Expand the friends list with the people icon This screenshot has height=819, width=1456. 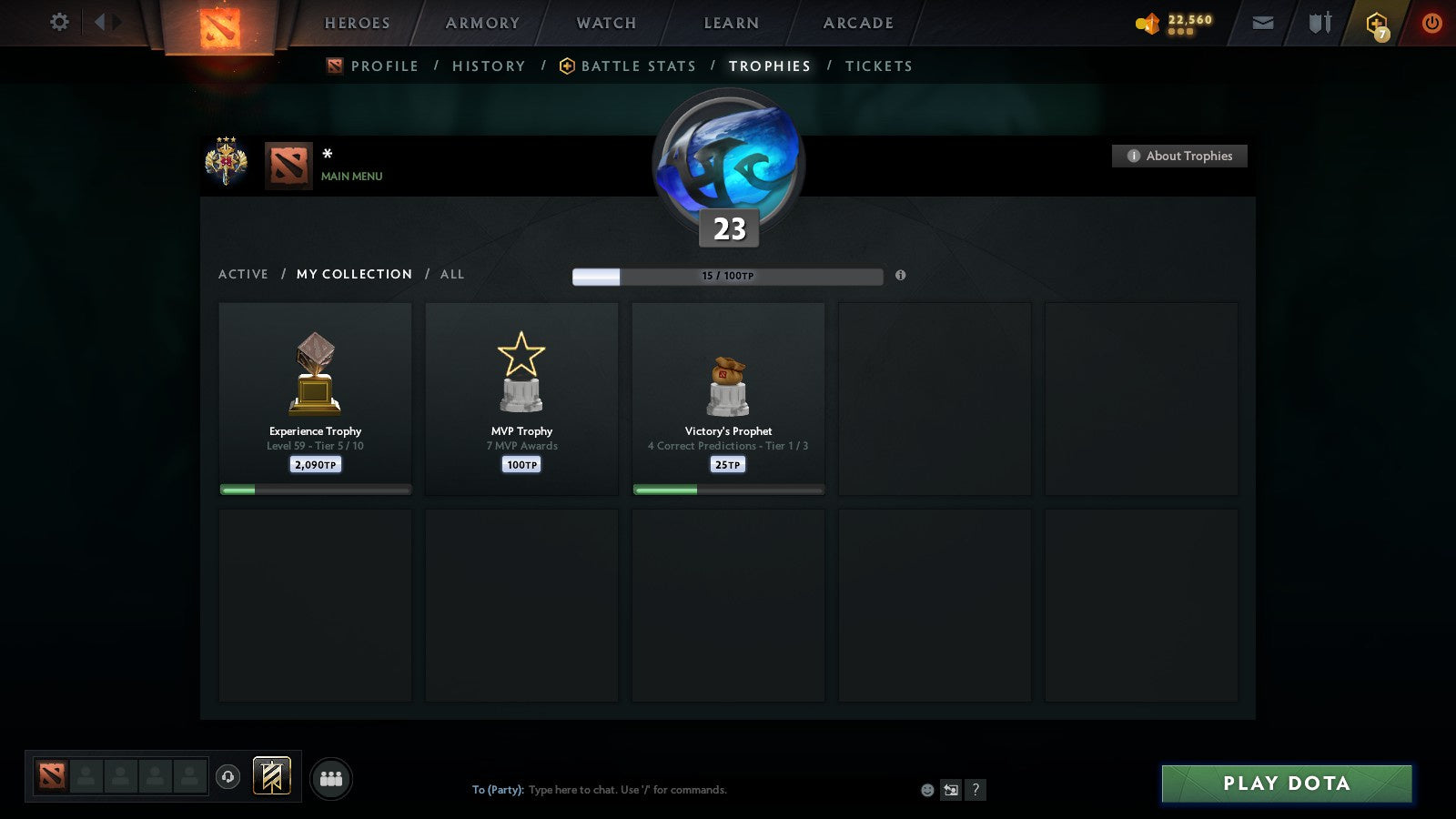tap(332, 779)
